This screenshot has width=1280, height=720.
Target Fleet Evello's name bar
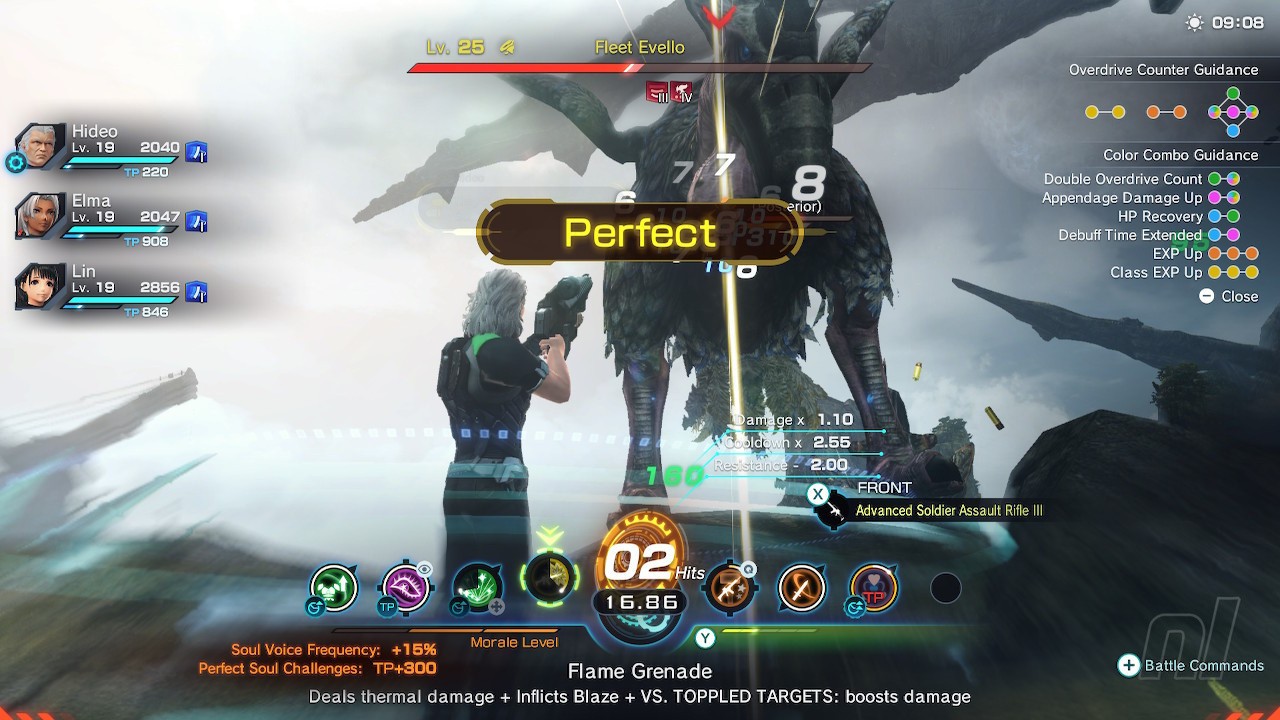point(639,48)
